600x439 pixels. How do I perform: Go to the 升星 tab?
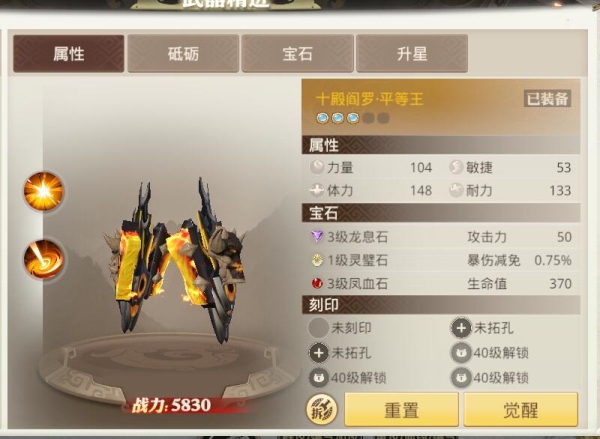point(411,54)
